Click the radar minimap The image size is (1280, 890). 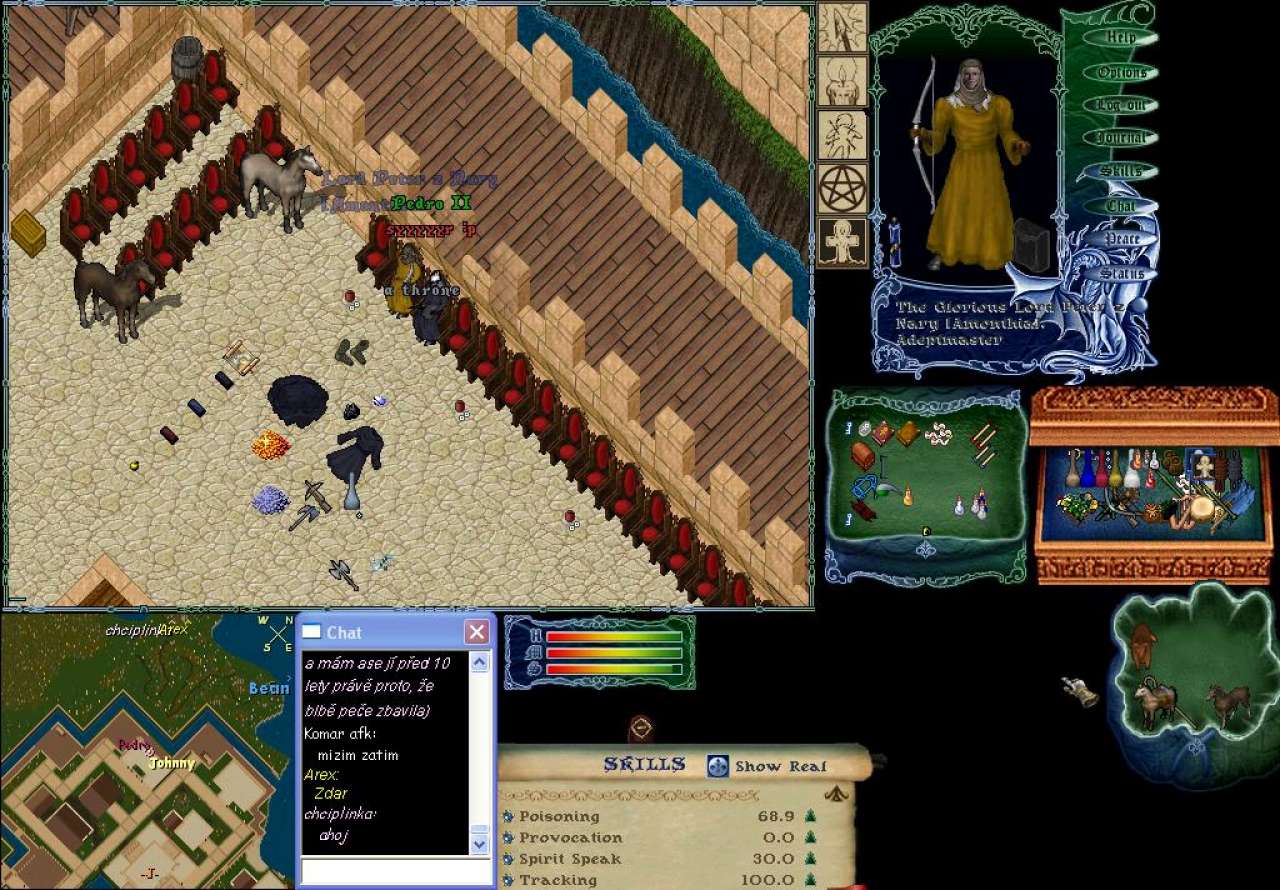click(x=147, y=750)
